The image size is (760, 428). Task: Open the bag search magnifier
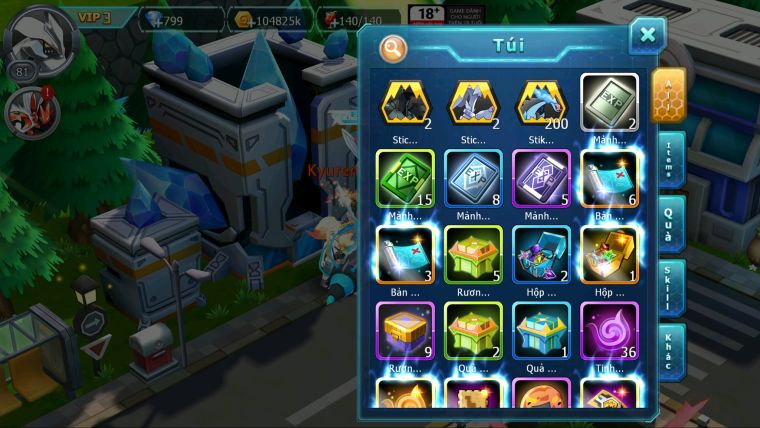click(393, 46)
